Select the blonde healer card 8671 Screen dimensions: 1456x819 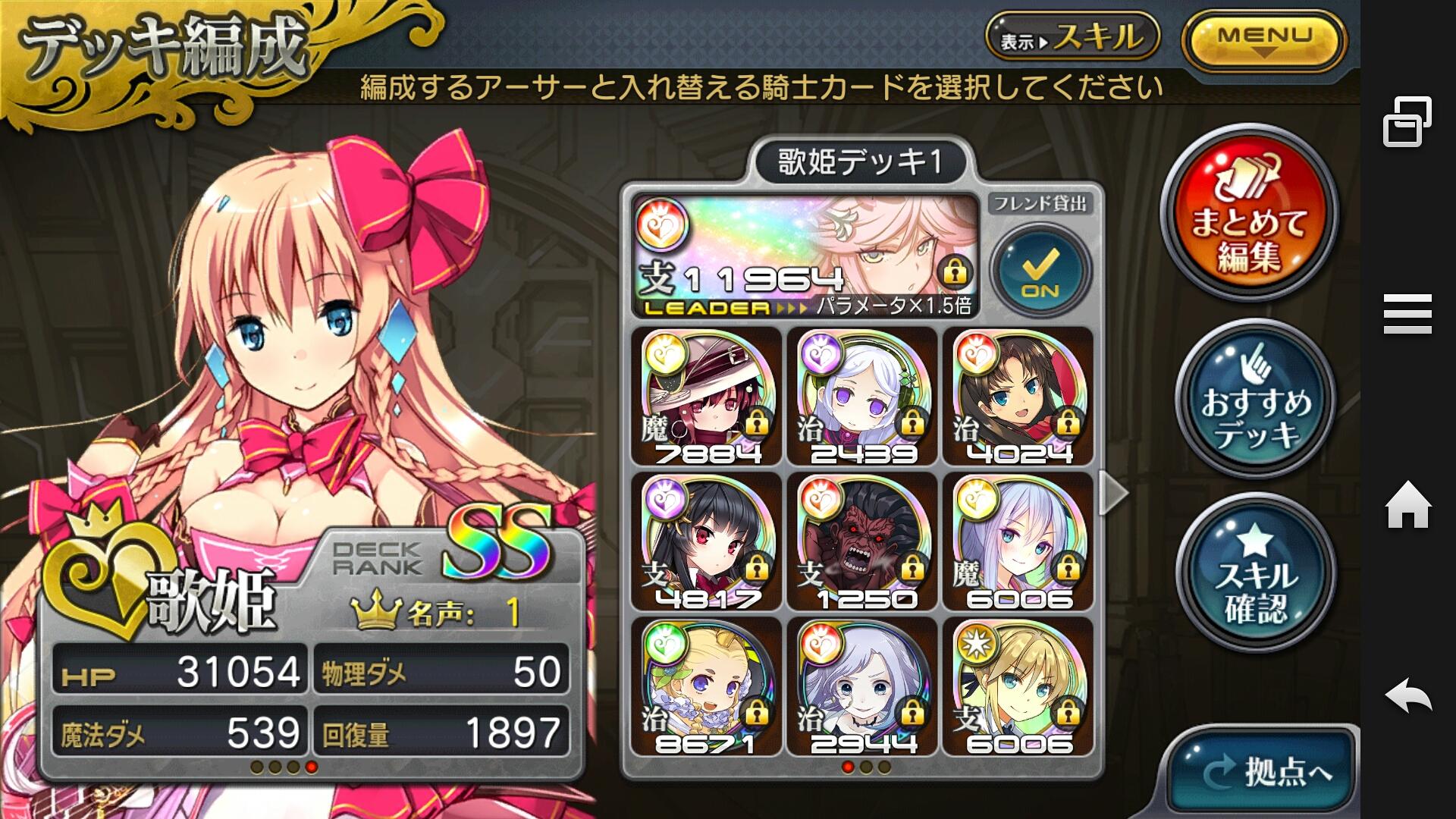coord(707,686)
